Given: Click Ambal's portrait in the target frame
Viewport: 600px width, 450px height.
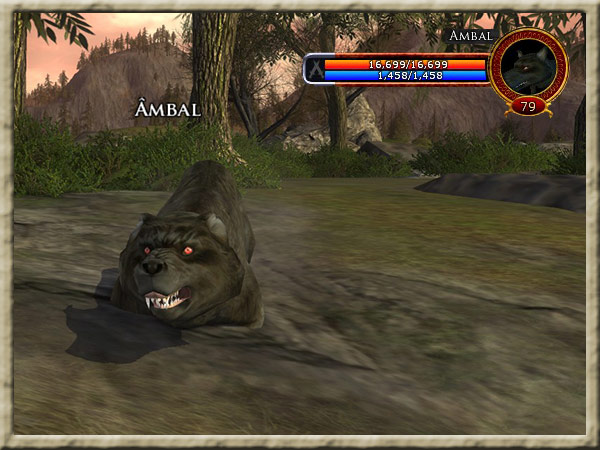Looking at the screenshot, I should coord(529,67).
